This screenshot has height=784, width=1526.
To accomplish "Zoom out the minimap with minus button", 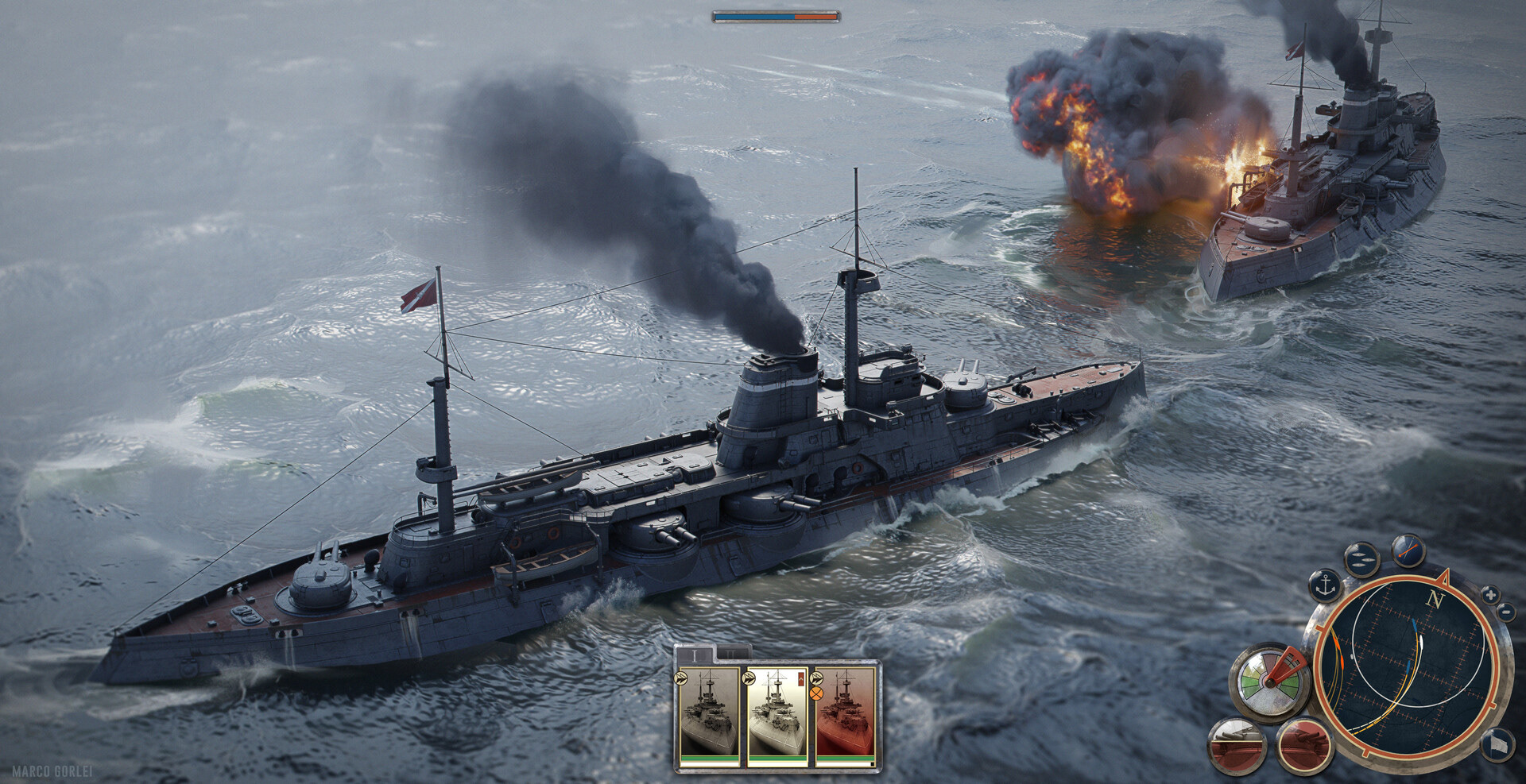I will (1506, 612).
